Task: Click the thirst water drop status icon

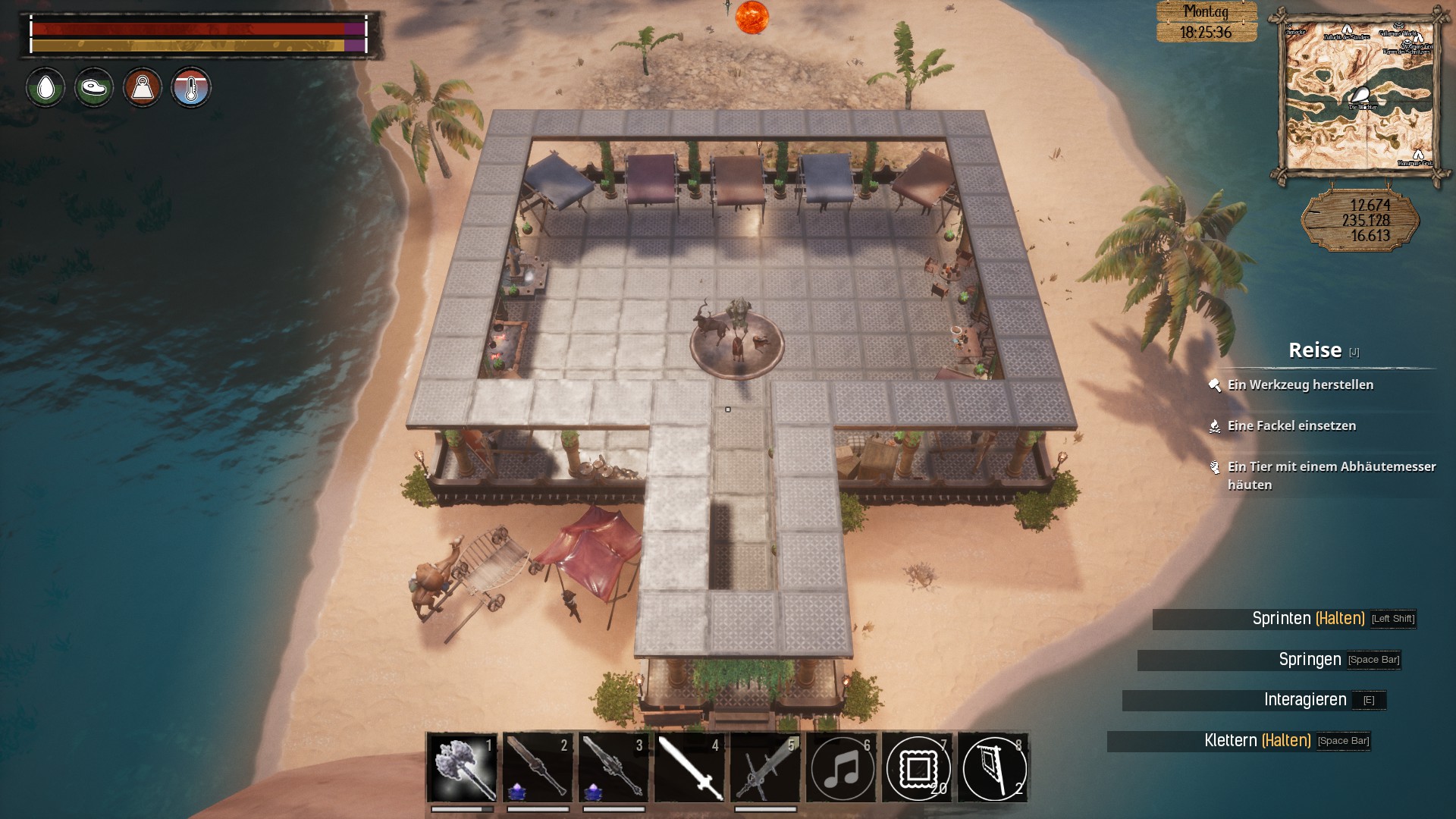Action: pyautogui.click(x=45, y=88)
